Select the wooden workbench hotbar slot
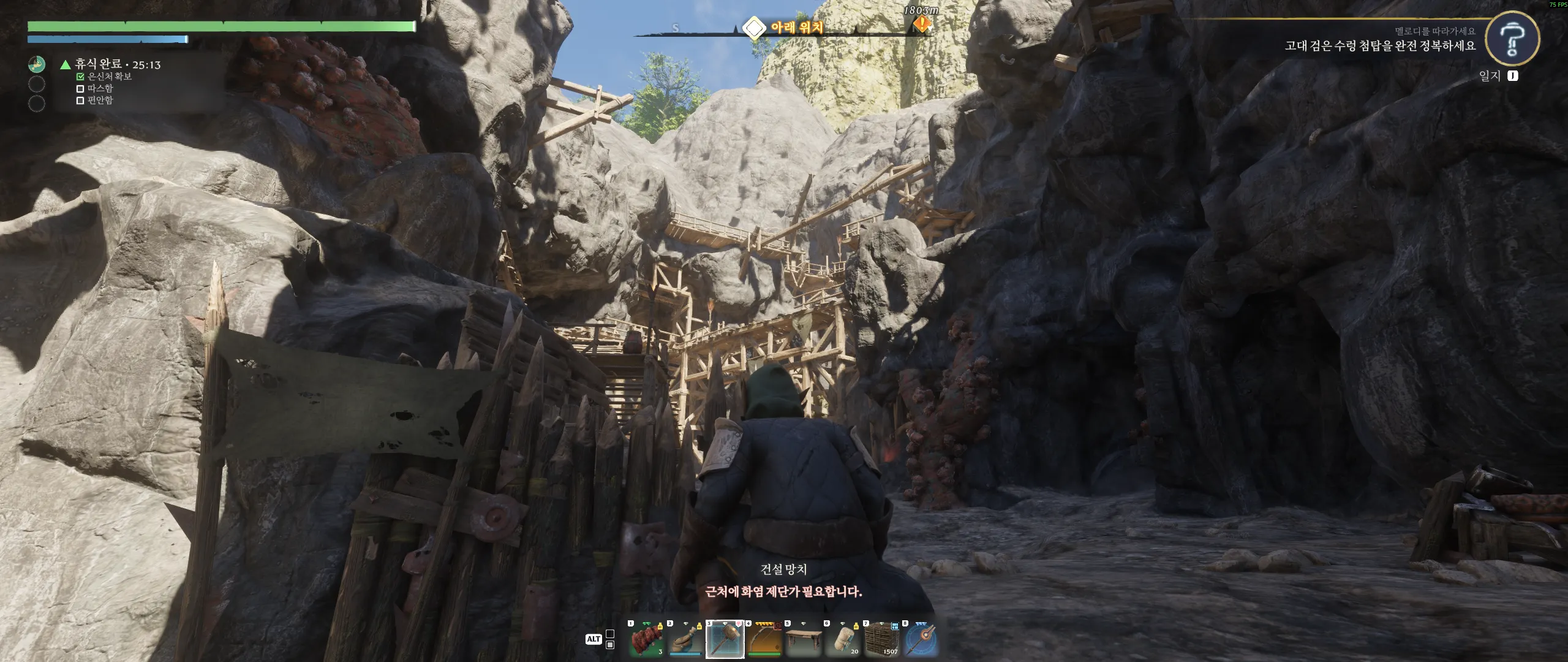 pos(804,639)
